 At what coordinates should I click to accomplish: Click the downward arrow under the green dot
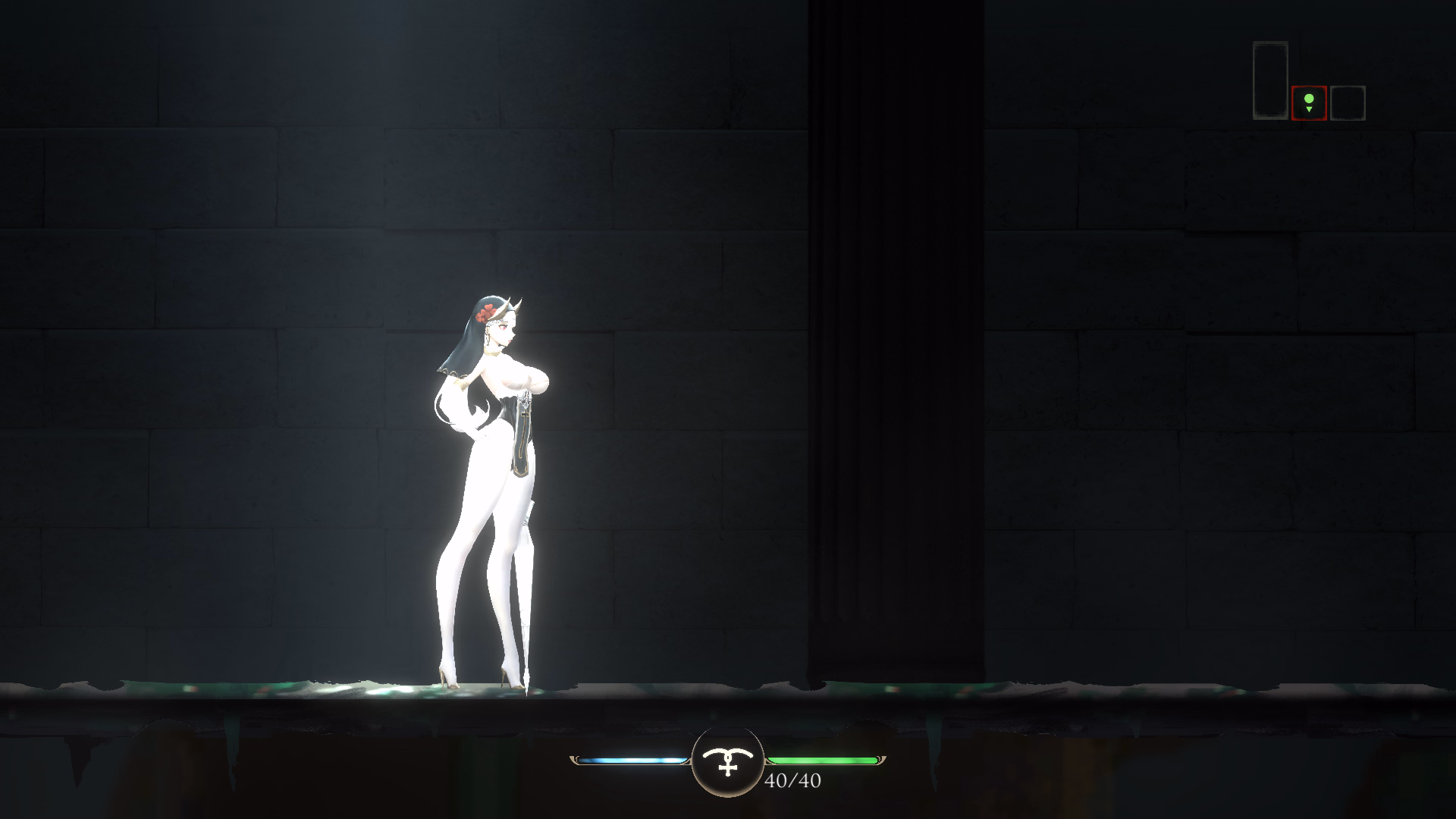click(x=1309, y=108)
